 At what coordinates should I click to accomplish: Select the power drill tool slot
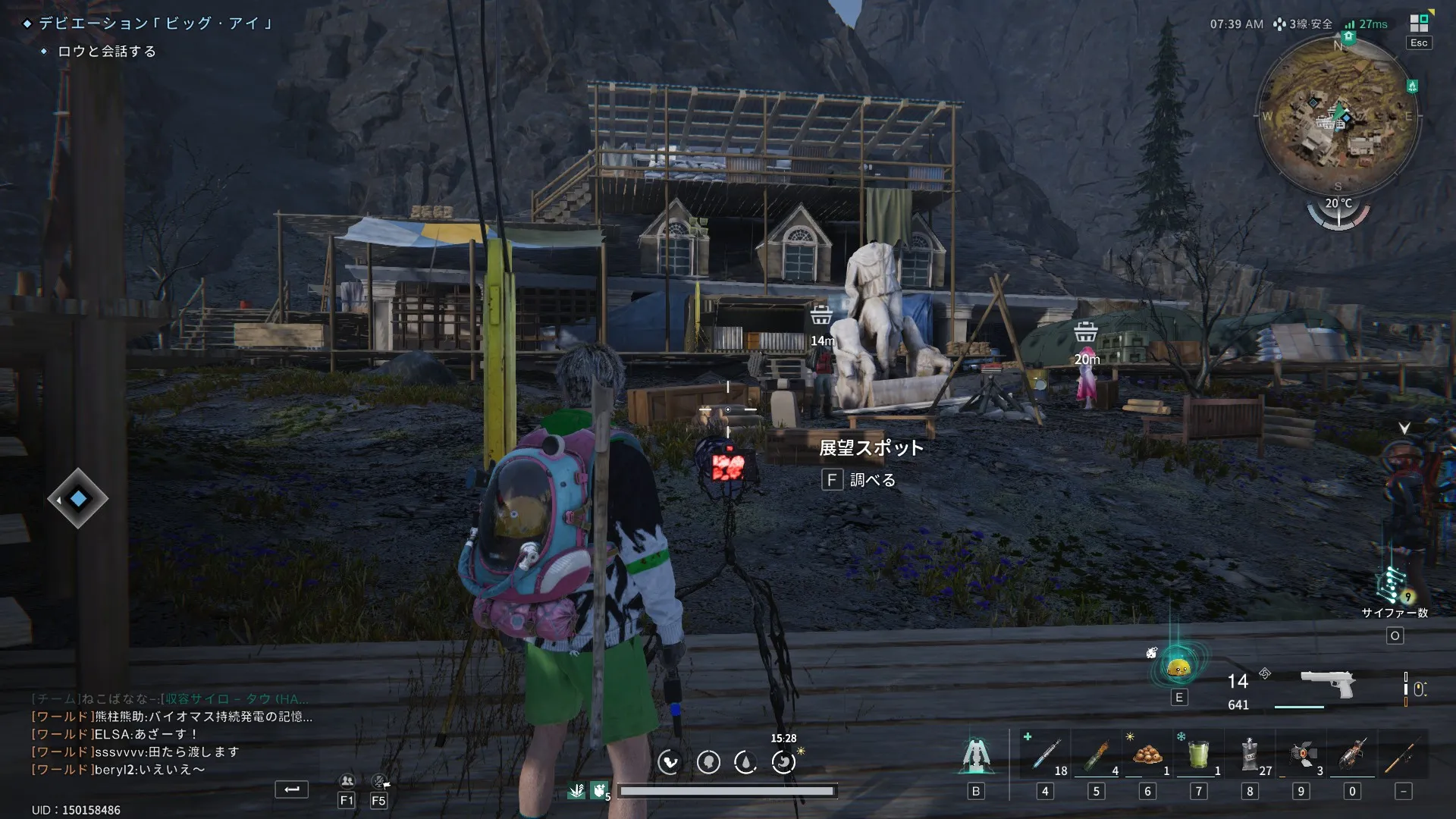point(1352,755)
